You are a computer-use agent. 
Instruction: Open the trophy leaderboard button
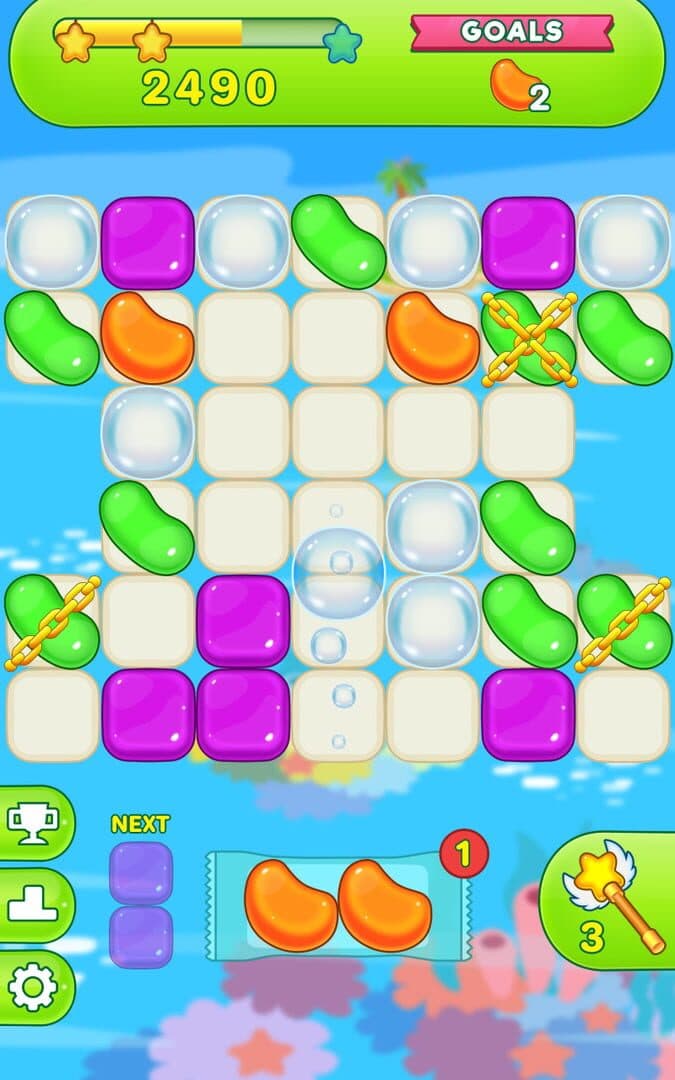pyautogui.click(x=34, y=823)
